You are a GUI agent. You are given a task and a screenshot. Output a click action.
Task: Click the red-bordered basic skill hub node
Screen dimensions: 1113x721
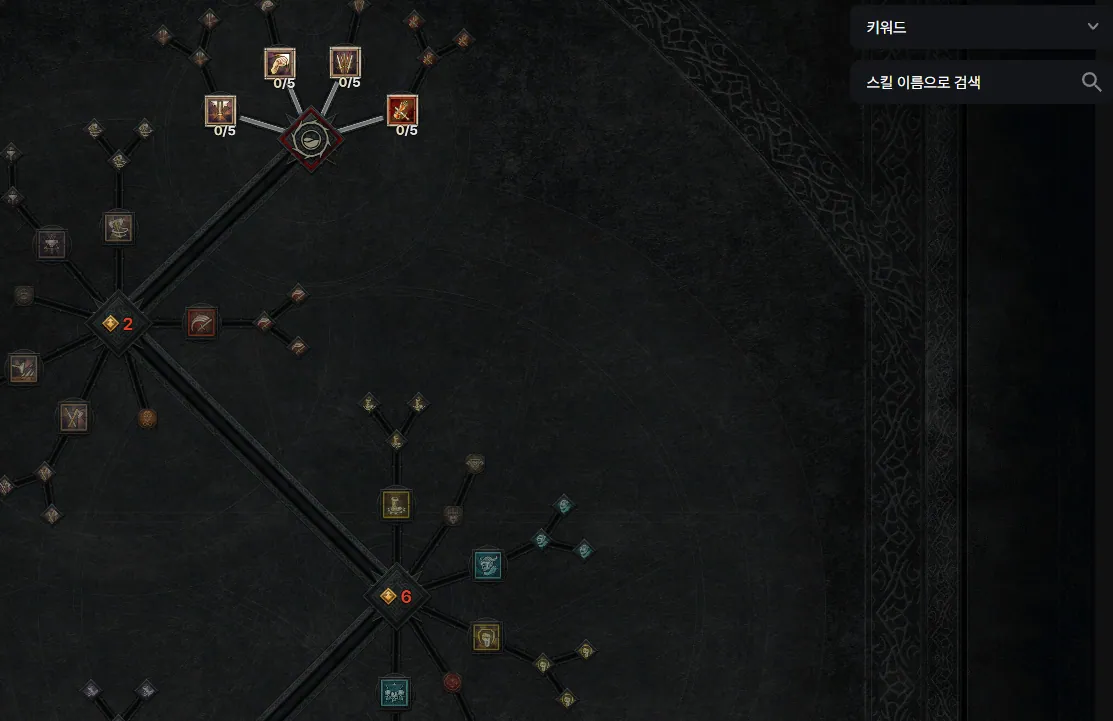310,140
